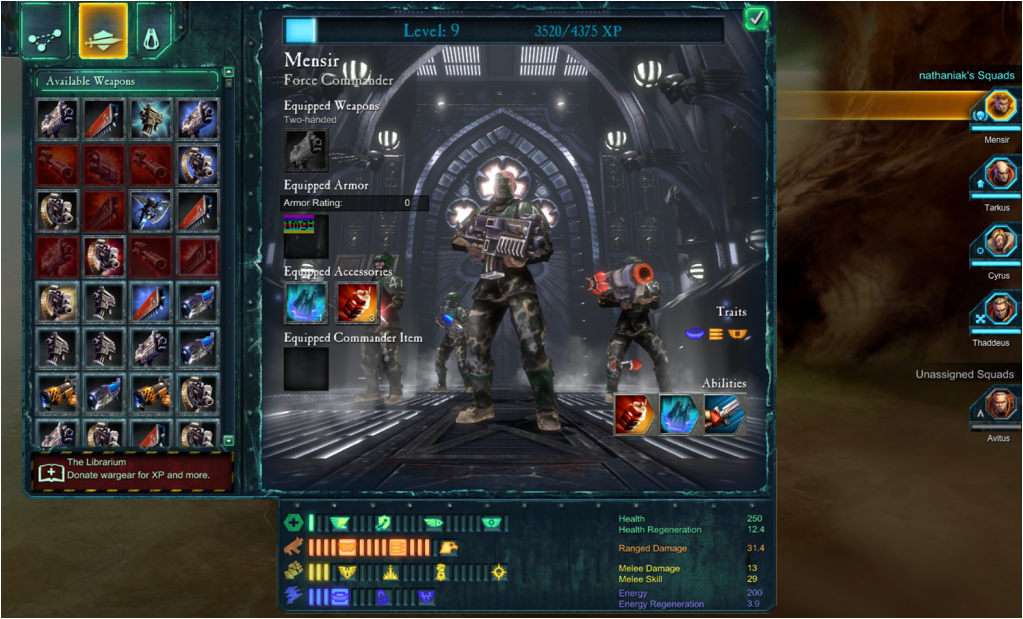The width and height of the screenshot is (1023, 619).
Task: Switch to Cyrus's squad
Action: pos(997,243)
